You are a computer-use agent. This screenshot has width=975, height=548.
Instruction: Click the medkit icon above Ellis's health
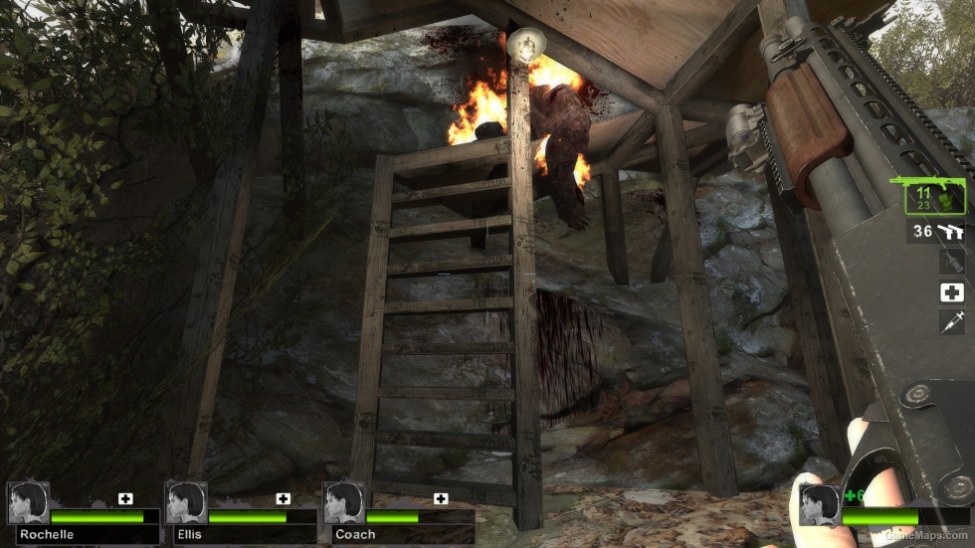coord(283,498)
